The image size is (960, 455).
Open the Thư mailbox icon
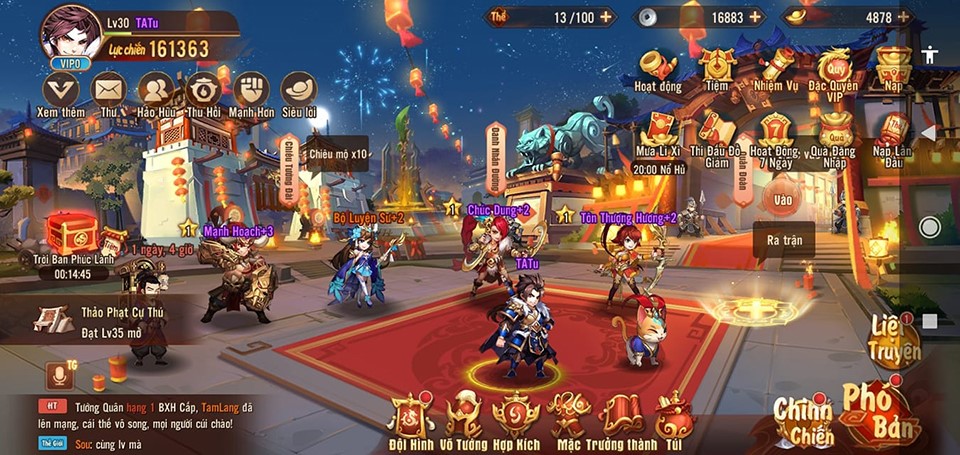(108, 92)
